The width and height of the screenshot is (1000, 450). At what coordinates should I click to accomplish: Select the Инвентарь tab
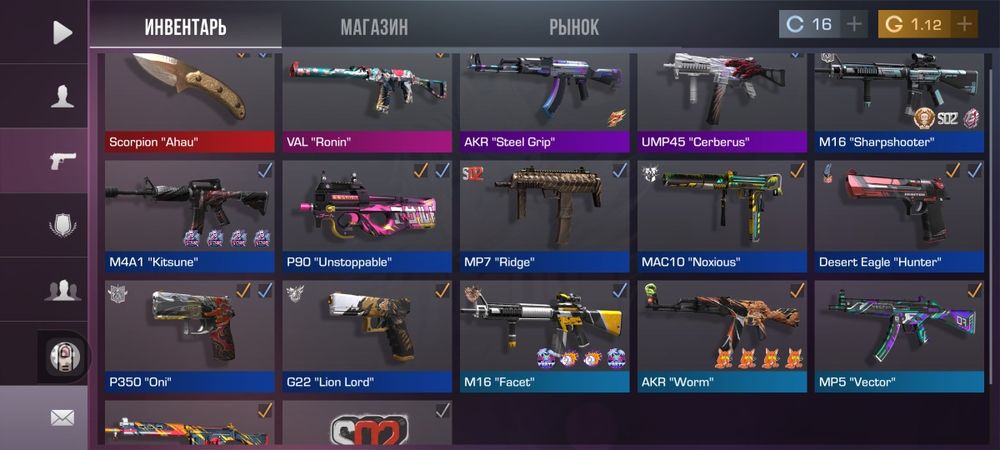pos(185,27)
